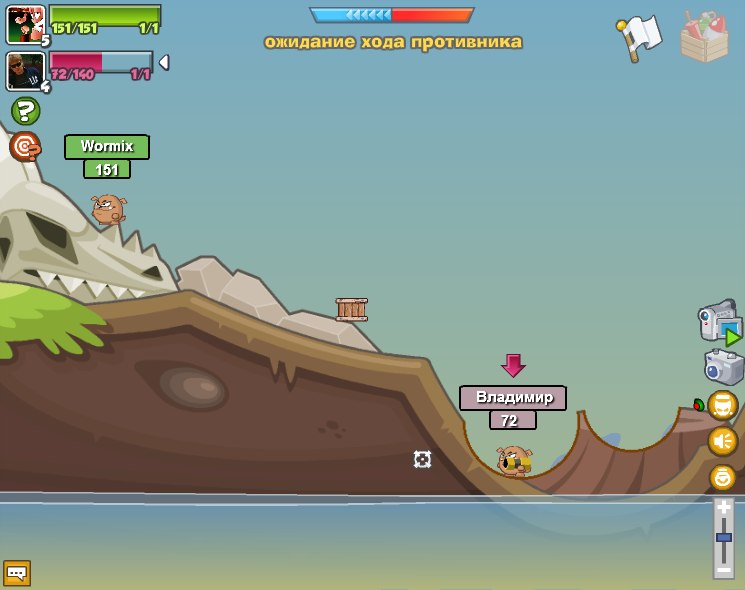Click the orange target hint icon
The width and height of the screenshot is (745, 590).
(25, 147)
